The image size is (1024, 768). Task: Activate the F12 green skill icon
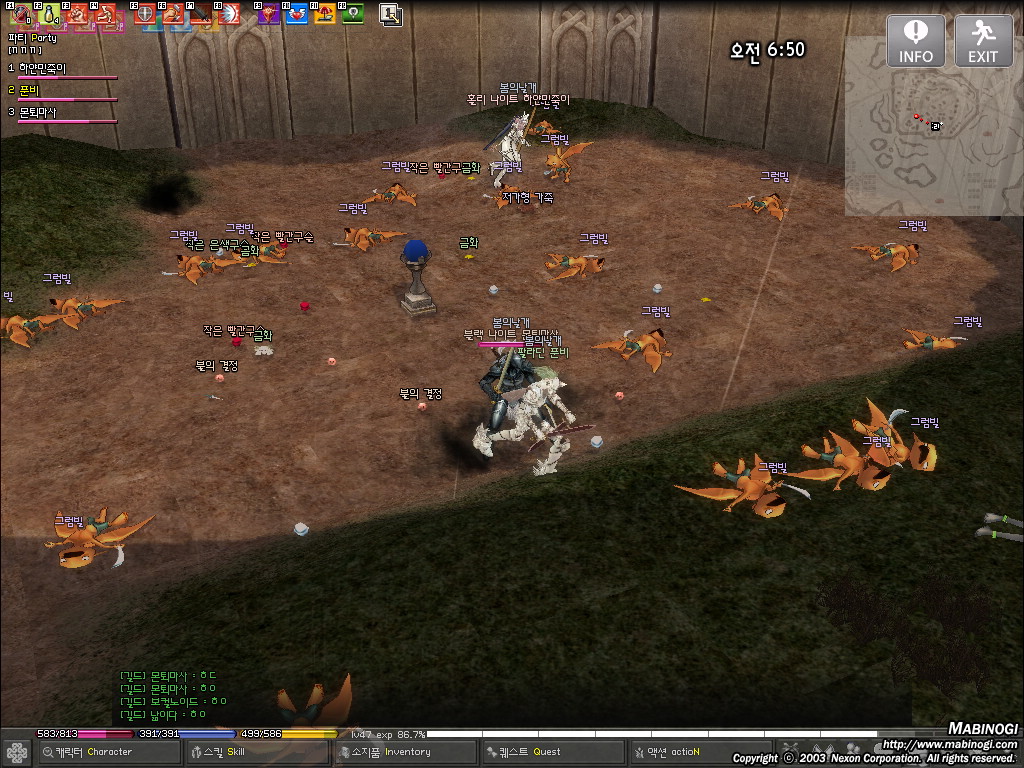(352, 14)
